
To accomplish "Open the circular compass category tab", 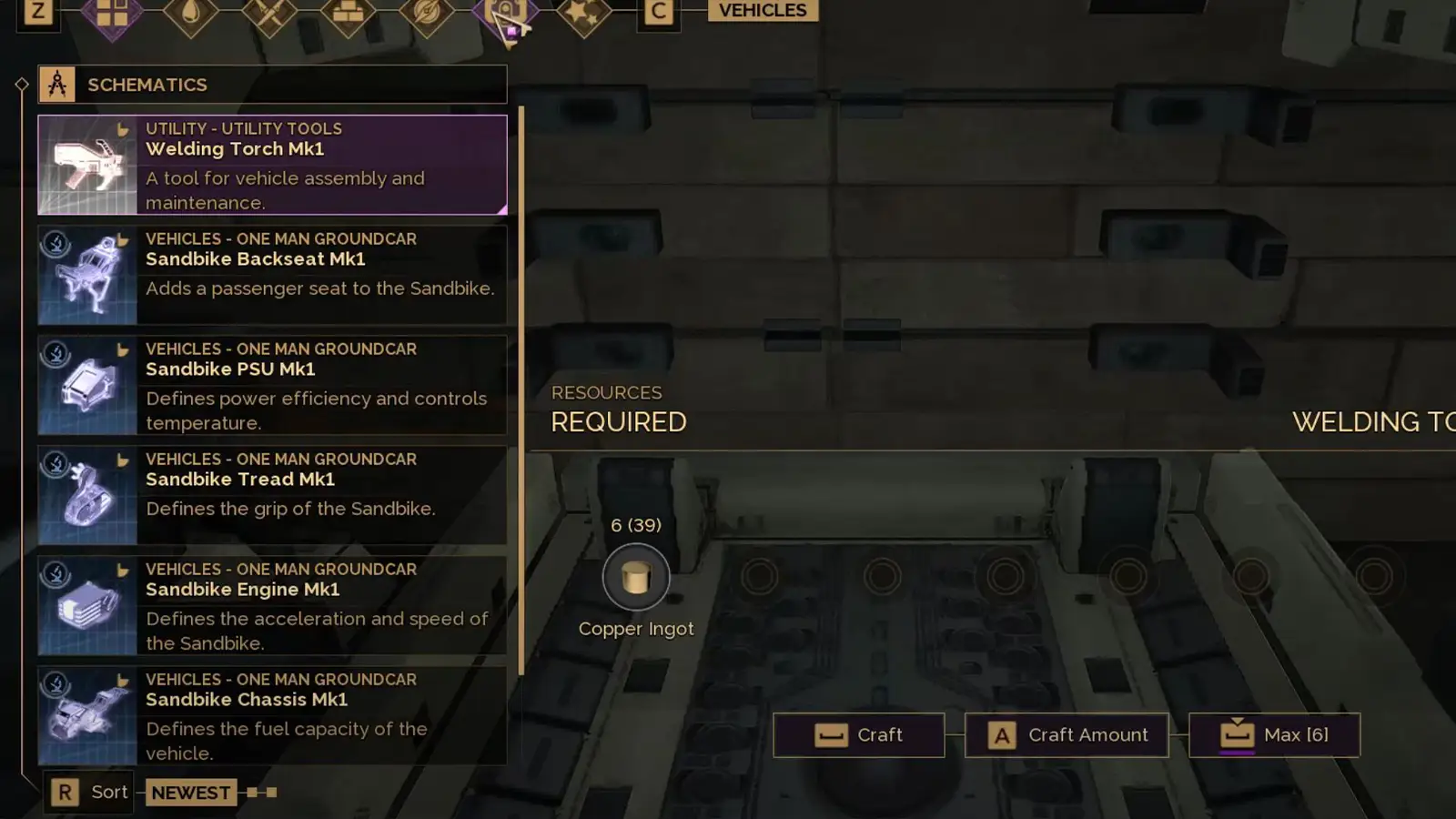I will pyautogui.click(x=427, y=14).
